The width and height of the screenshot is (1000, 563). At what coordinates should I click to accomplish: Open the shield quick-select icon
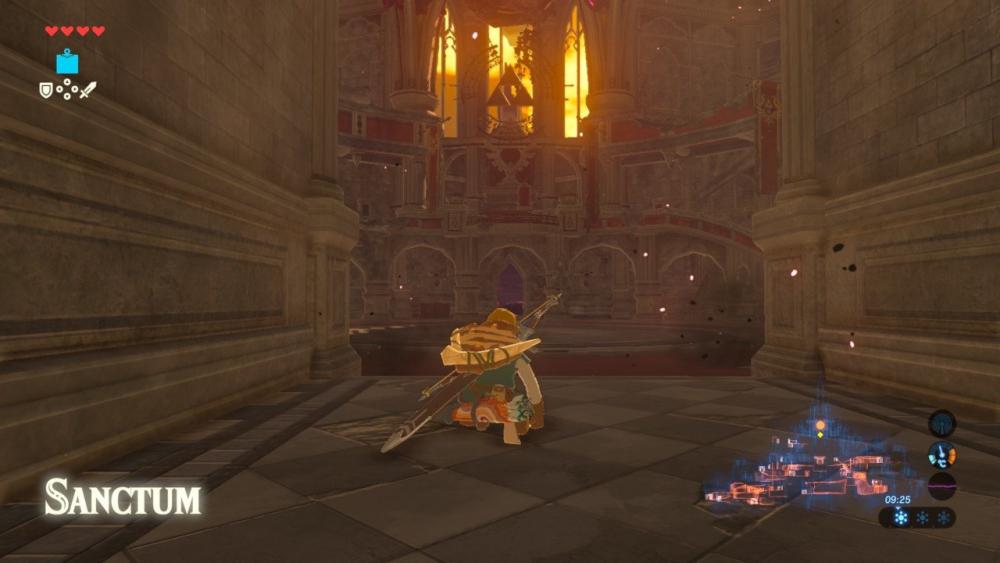(46, 90)
